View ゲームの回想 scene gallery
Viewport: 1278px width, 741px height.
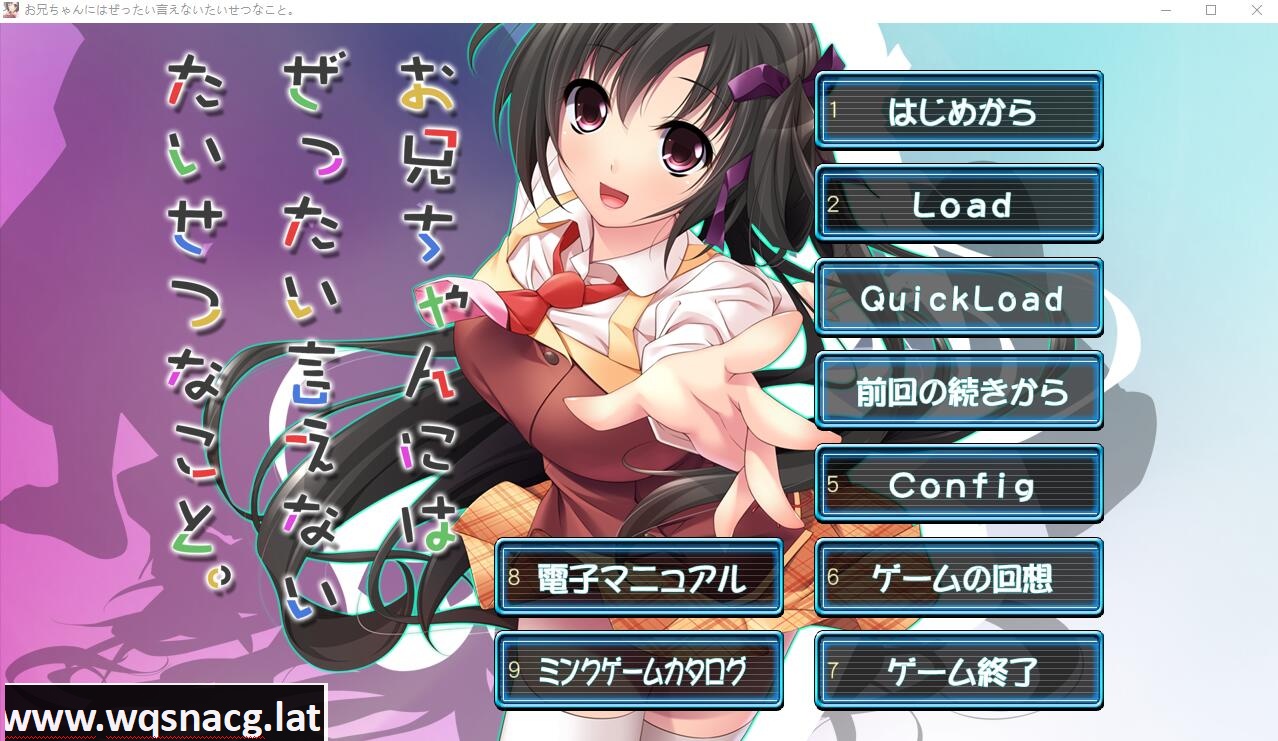(959, 578)
